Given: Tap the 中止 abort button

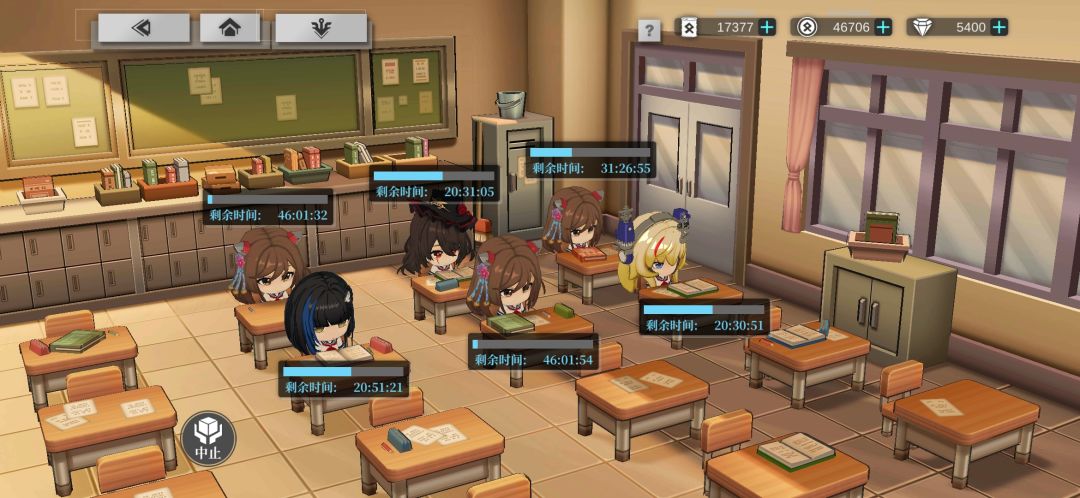Looking at the screenshot, I should [x=208, y=438].
